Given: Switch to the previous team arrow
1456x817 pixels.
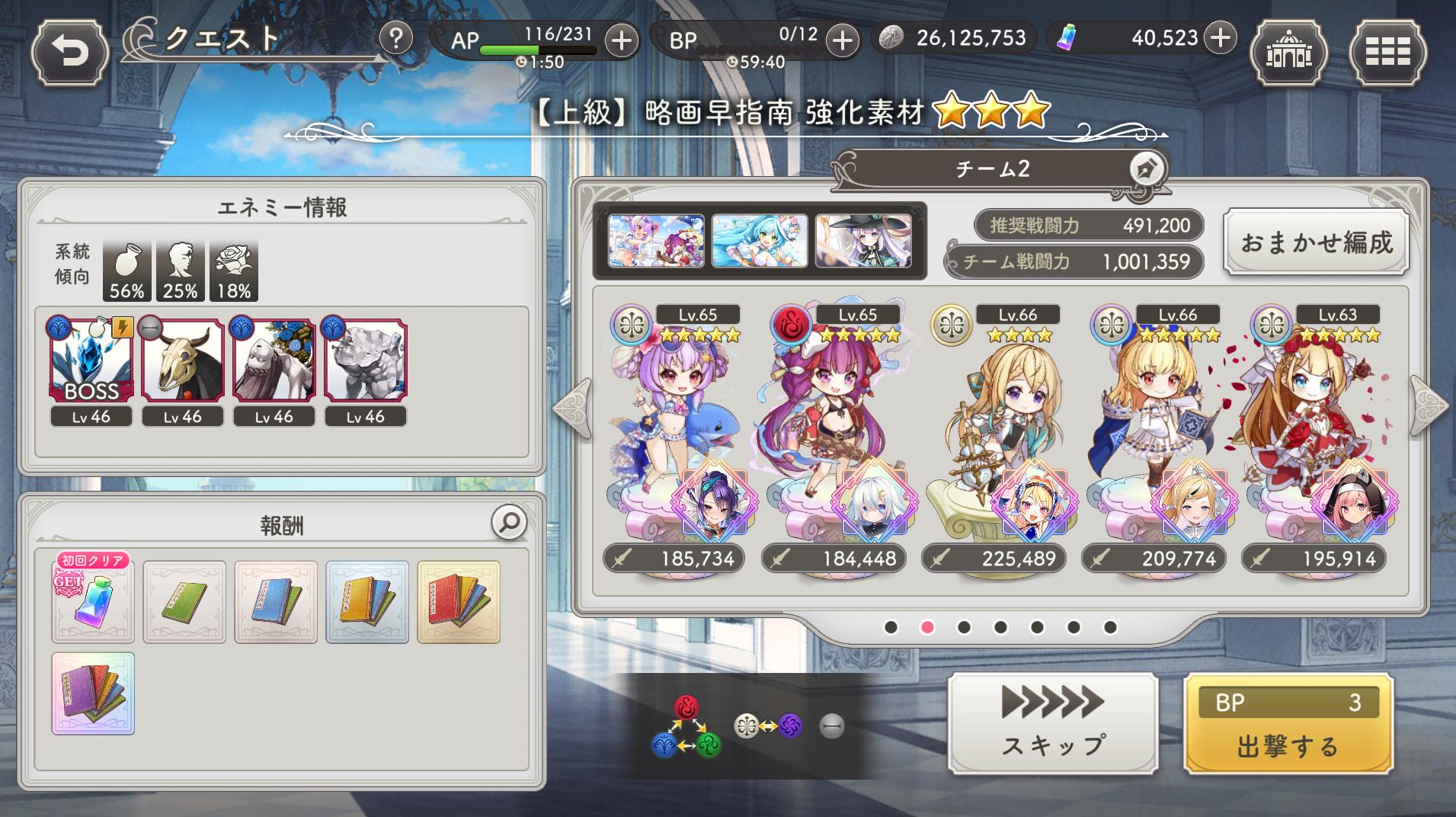Looking at the screenshot, I should coord(573,408).
